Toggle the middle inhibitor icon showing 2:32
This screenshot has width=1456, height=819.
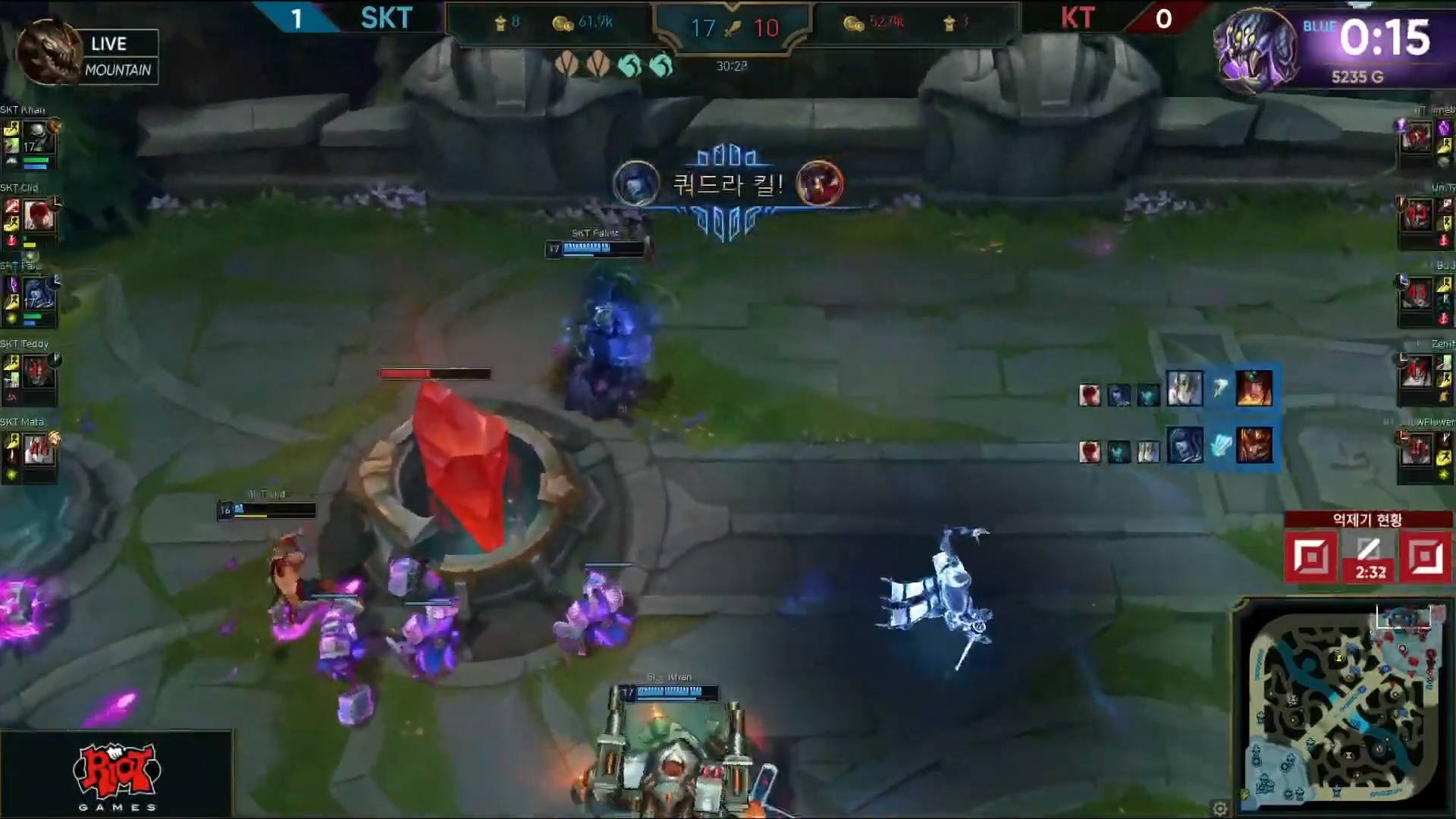[x=1369, y=554]
